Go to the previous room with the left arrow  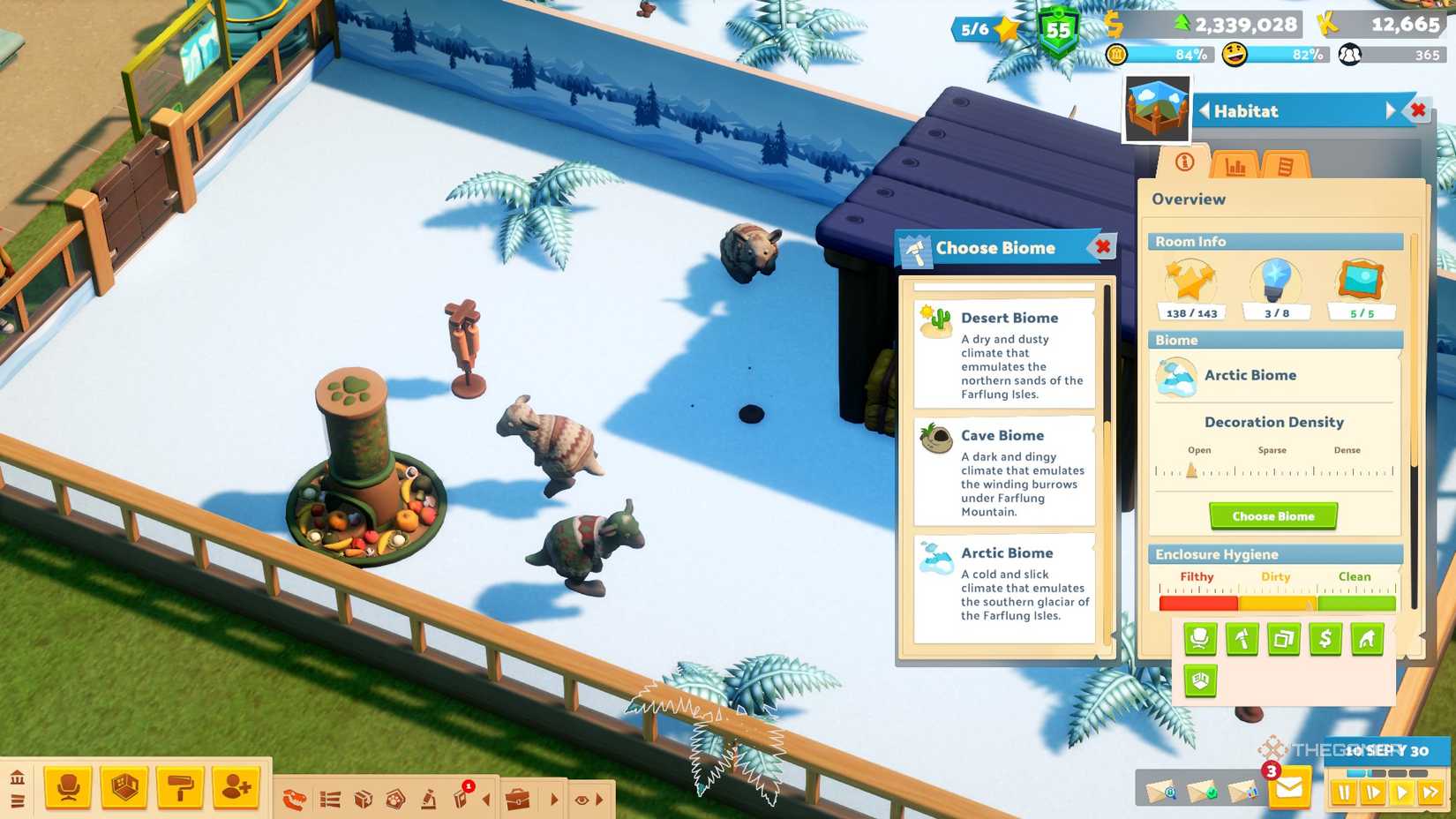click(x=1204, y=111)
